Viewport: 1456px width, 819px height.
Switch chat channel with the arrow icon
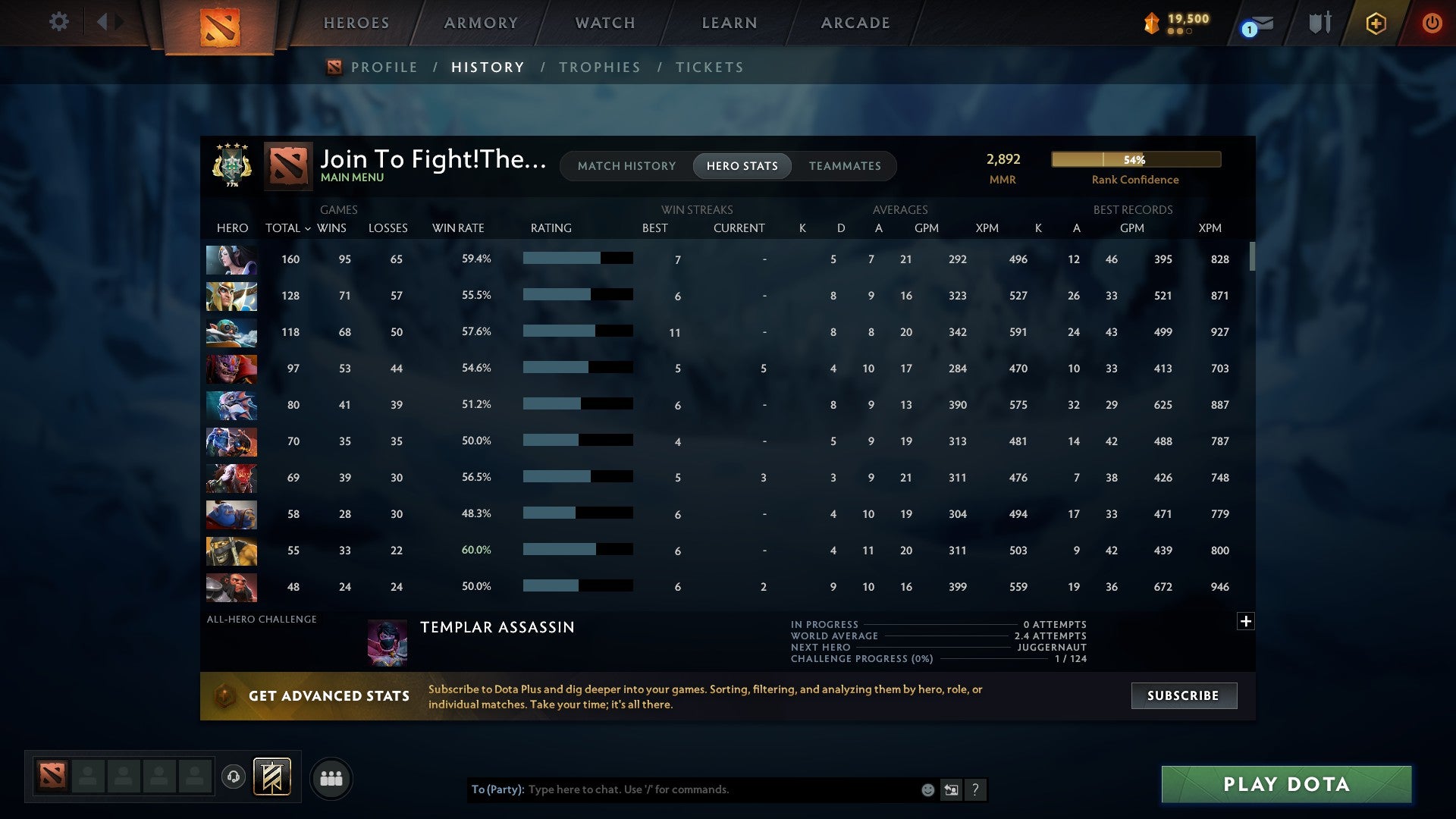[x=951, y=789]
